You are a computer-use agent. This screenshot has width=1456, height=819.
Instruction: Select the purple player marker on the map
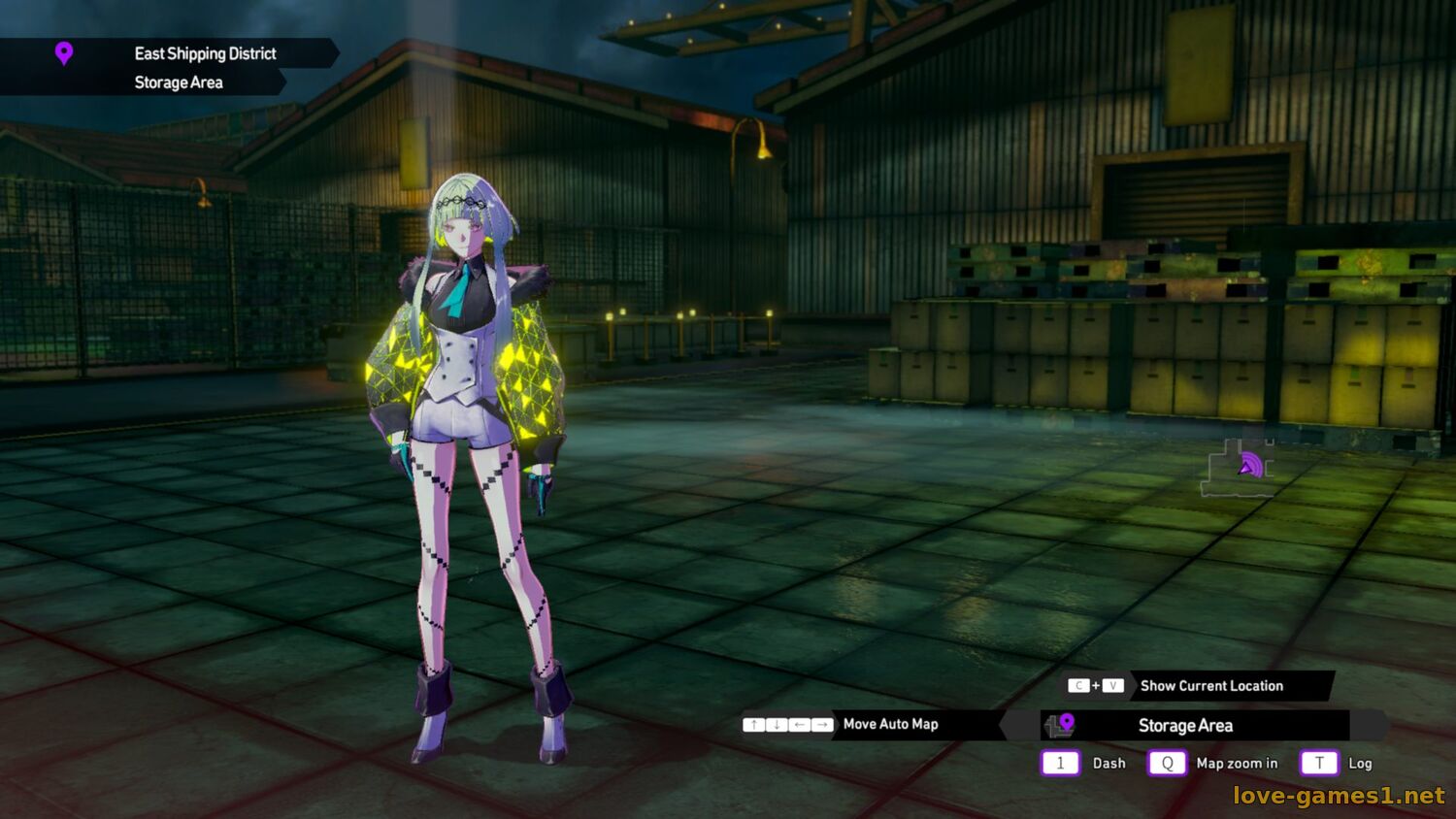[1248, 467]
